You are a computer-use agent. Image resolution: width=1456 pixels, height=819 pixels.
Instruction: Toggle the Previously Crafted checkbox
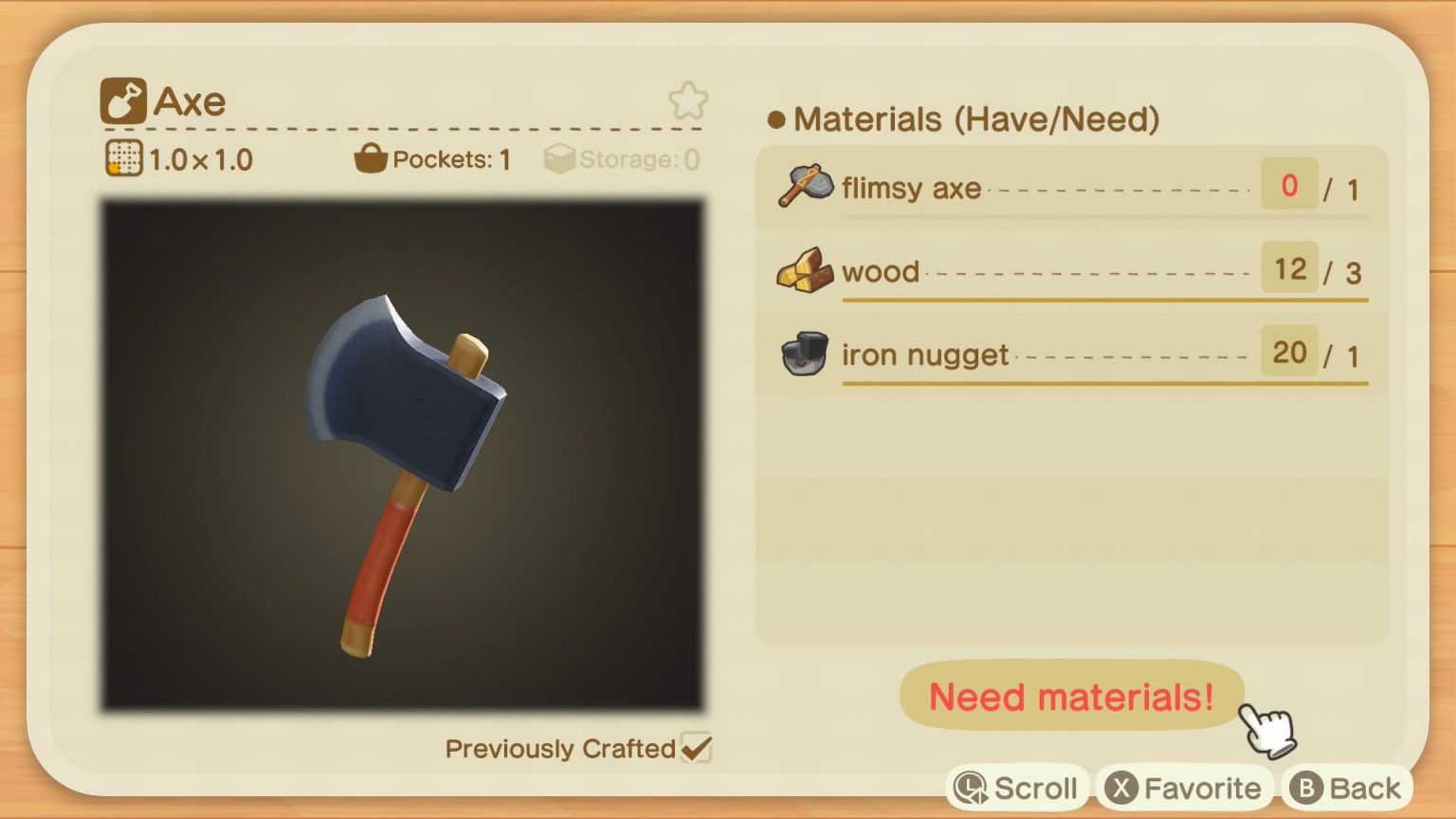tap(696, 748)
